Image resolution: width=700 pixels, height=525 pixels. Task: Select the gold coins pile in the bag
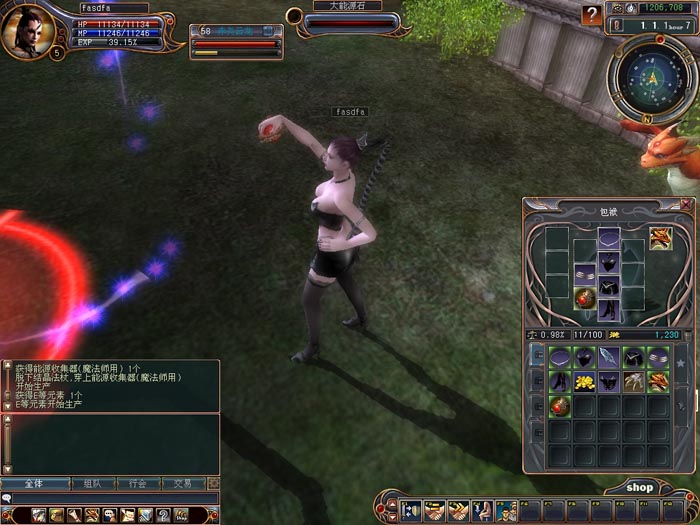[x=584, y=382]
